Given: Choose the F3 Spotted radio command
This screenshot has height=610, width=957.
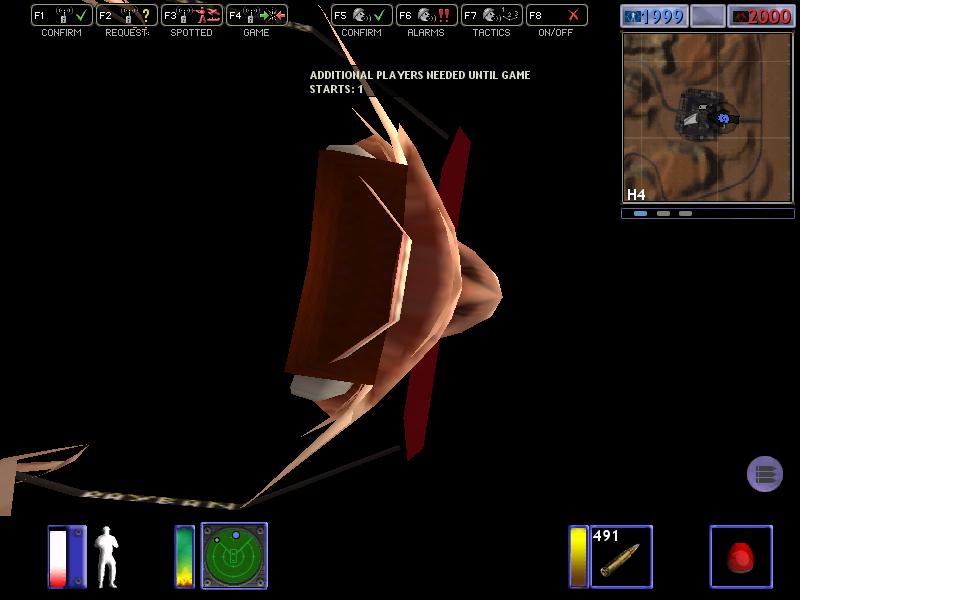Looking at the screenshot, I should (191, 16).
